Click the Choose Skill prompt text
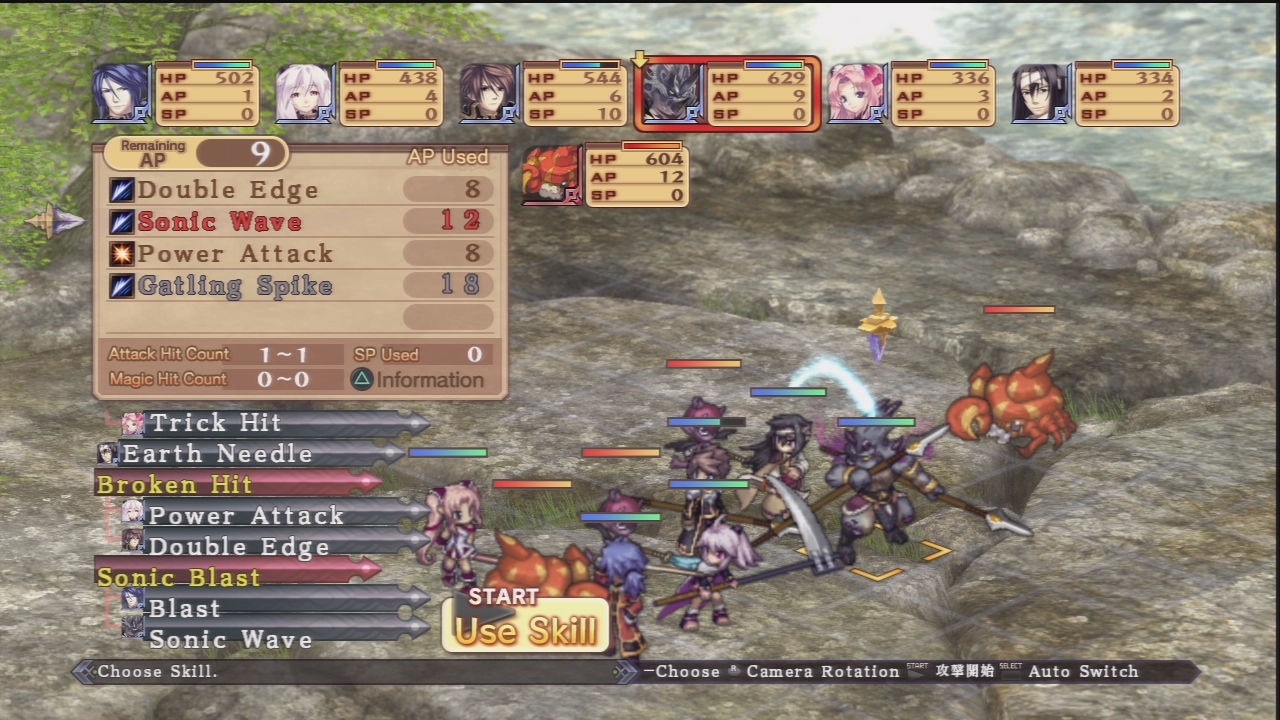The image size is (1280, 720). pos(156,671)
